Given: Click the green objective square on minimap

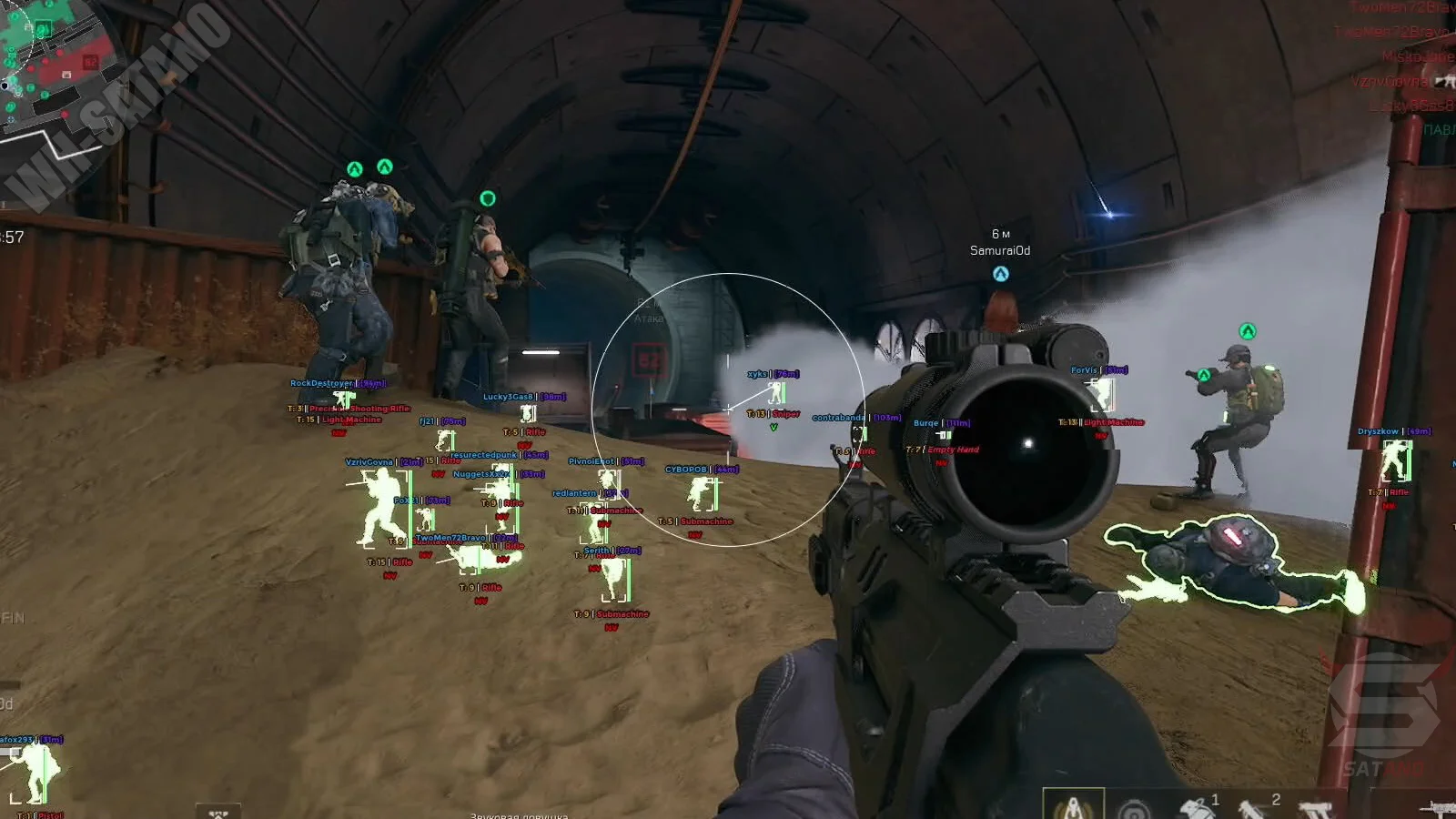Looking at the screenshot, I should coord(42,29).
